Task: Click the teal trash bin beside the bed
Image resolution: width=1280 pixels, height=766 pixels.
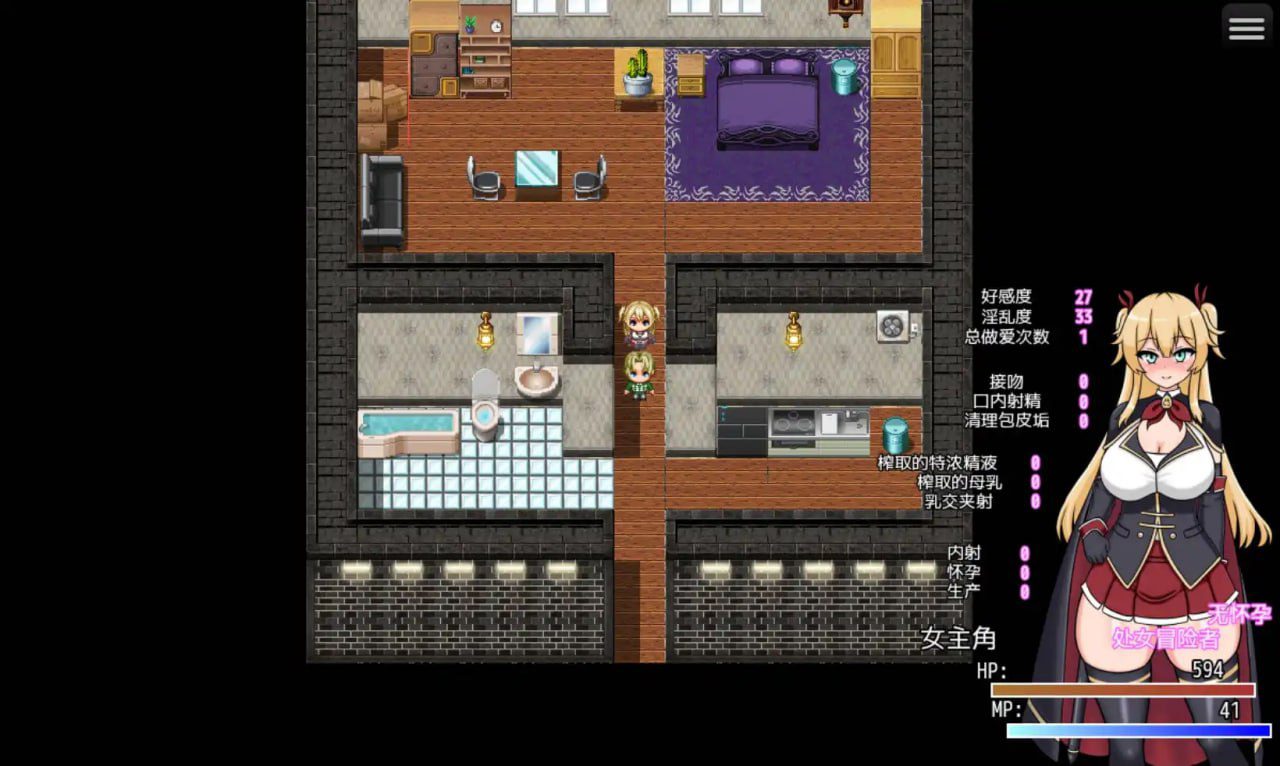Action: (x=846, y=75)
